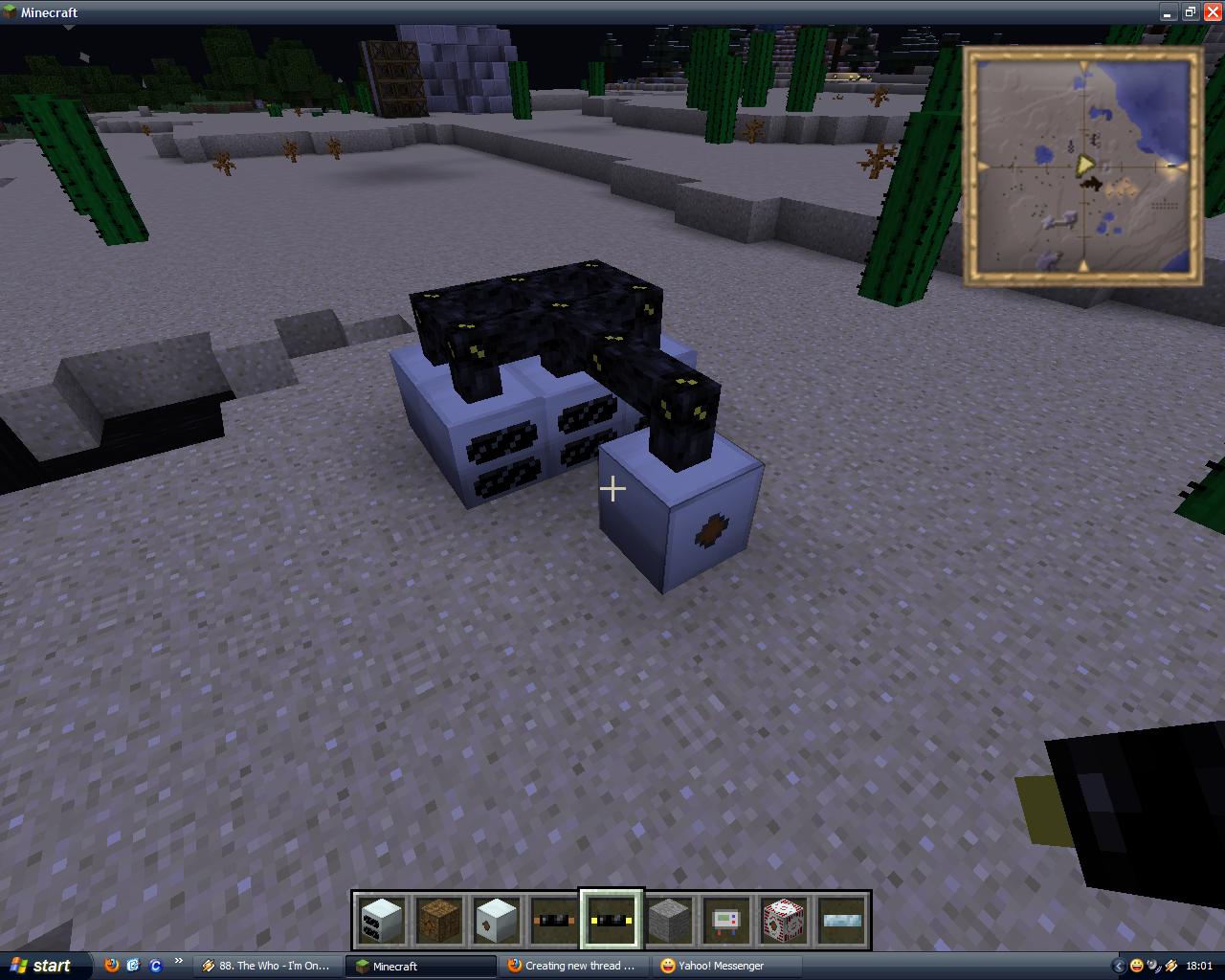The height and width of the screenshot is (980, 1225).
Task: Select the light blue glass pane slot
Action: [x=841, y=921]
